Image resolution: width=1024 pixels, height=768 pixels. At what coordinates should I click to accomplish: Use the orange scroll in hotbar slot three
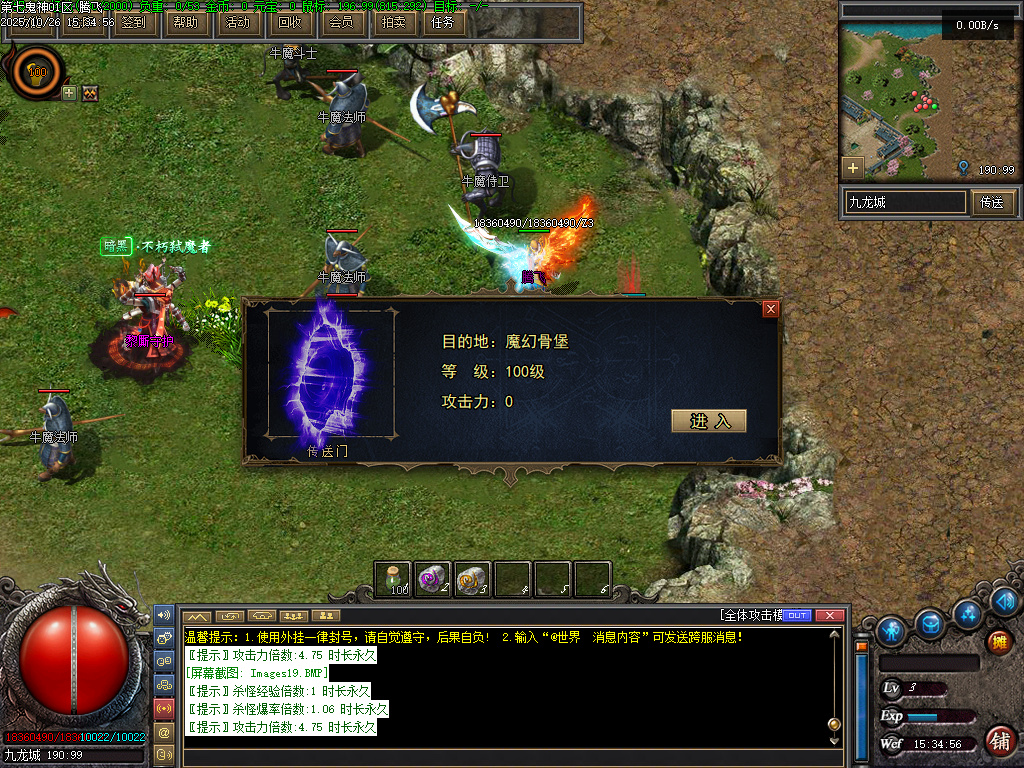pyautogui.click(x=473, y=579)
